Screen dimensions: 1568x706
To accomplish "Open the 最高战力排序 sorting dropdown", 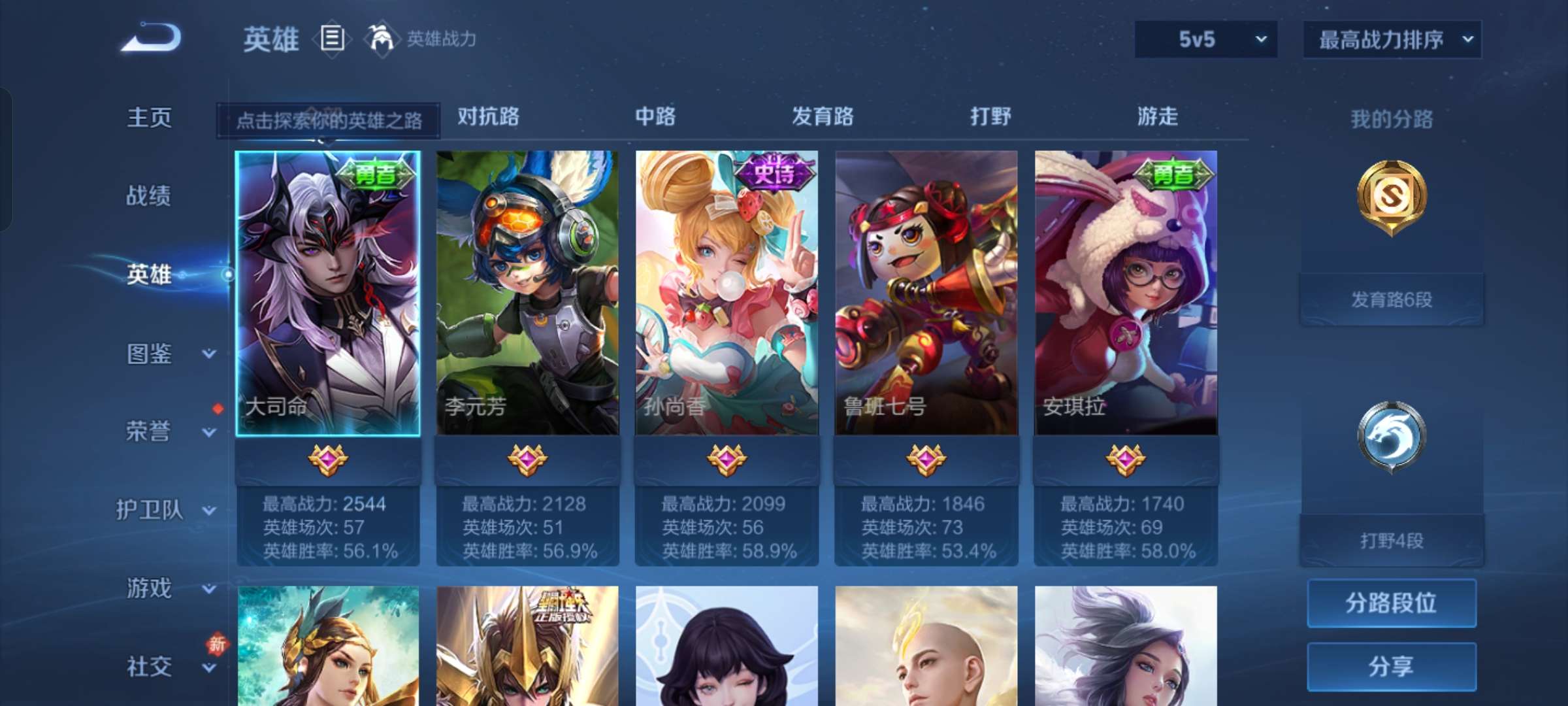I will tap(1390, 39).
